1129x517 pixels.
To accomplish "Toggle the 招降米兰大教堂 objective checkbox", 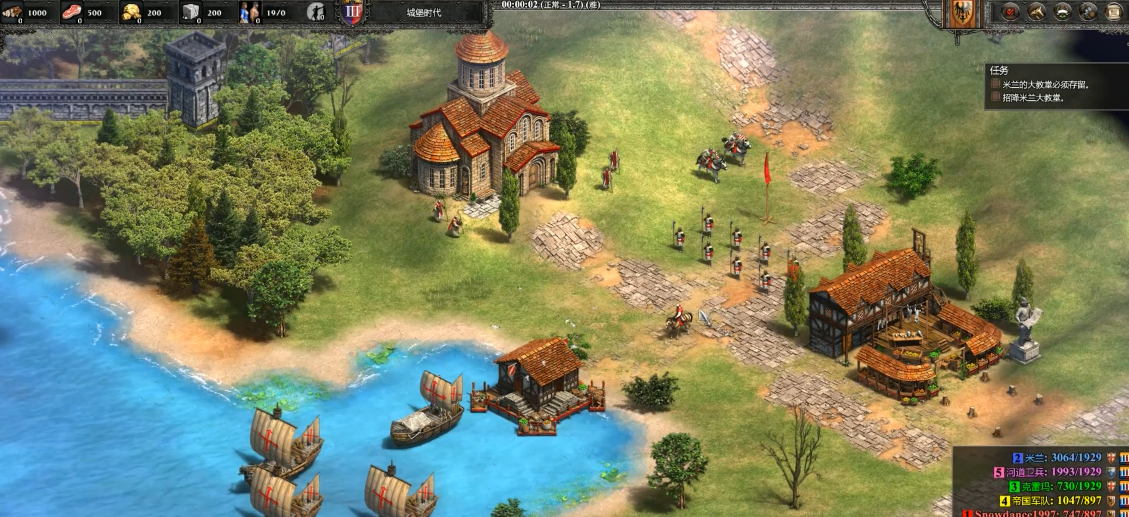I will click(x=995, y=98).
